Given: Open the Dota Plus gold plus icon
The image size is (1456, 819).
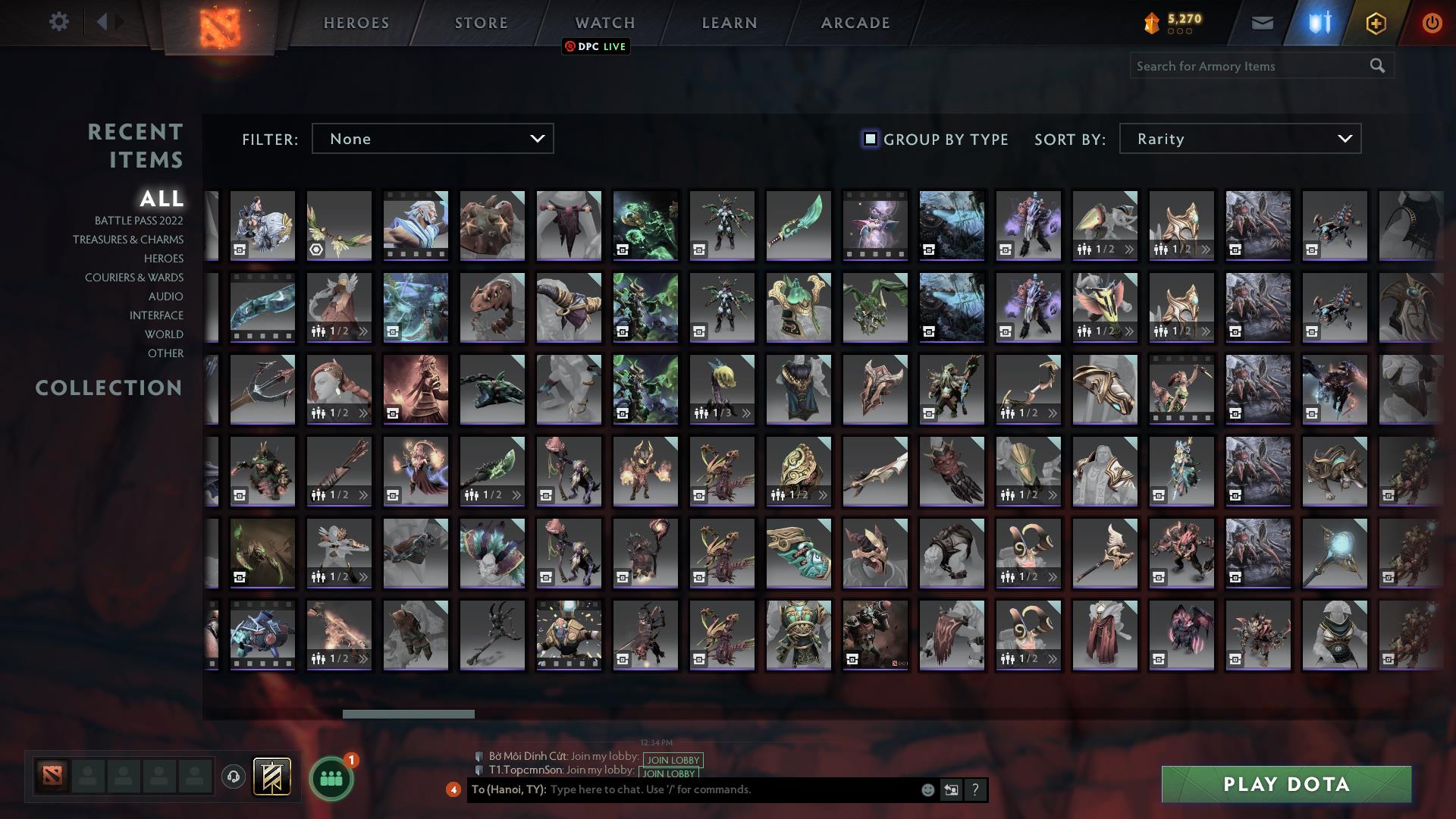Looking at the screenshot, I should point(1375,22).
